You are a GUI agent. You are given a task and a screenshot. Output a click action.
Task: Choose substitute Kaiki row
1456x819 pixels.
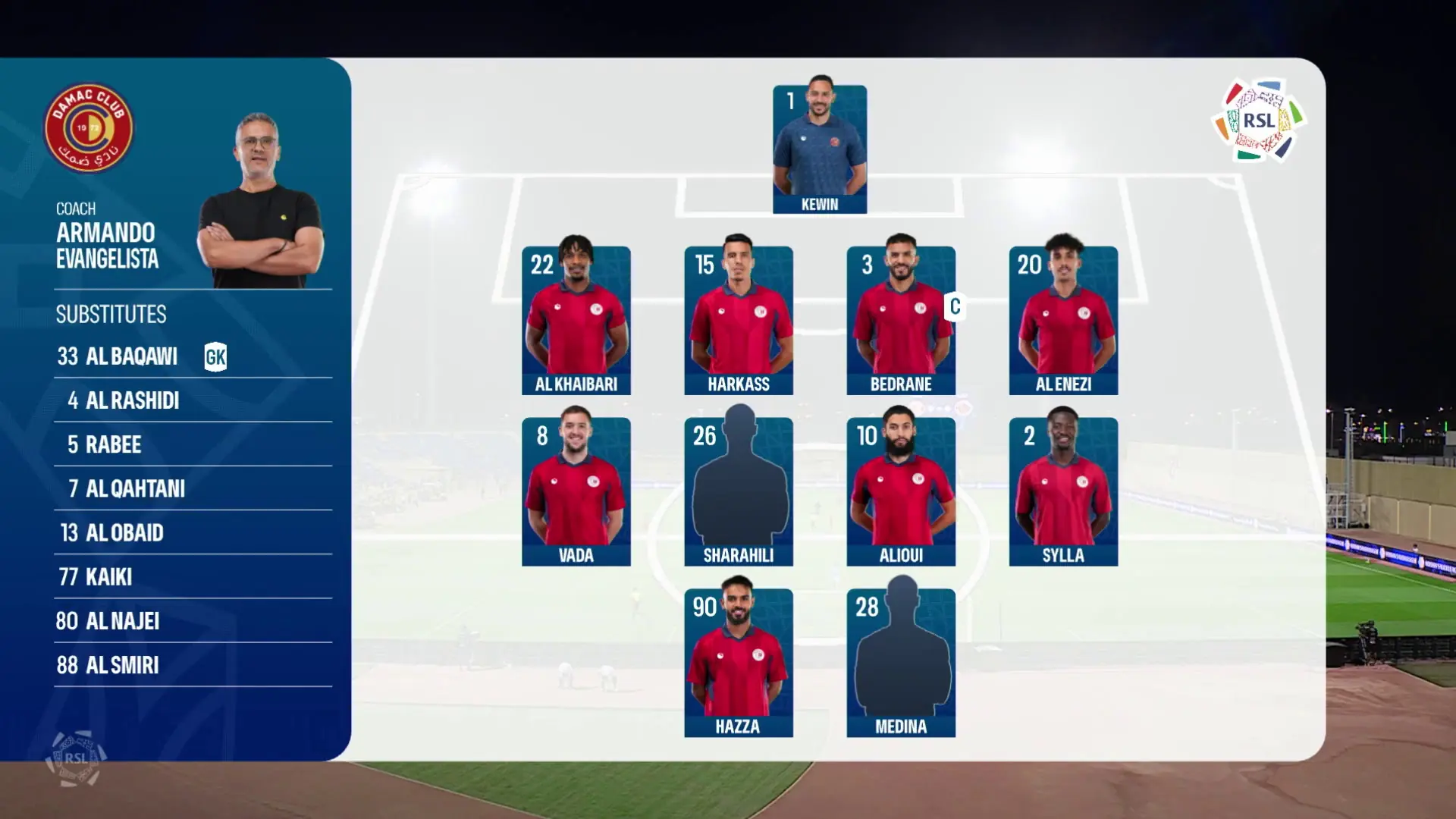[x=193, y=577]
